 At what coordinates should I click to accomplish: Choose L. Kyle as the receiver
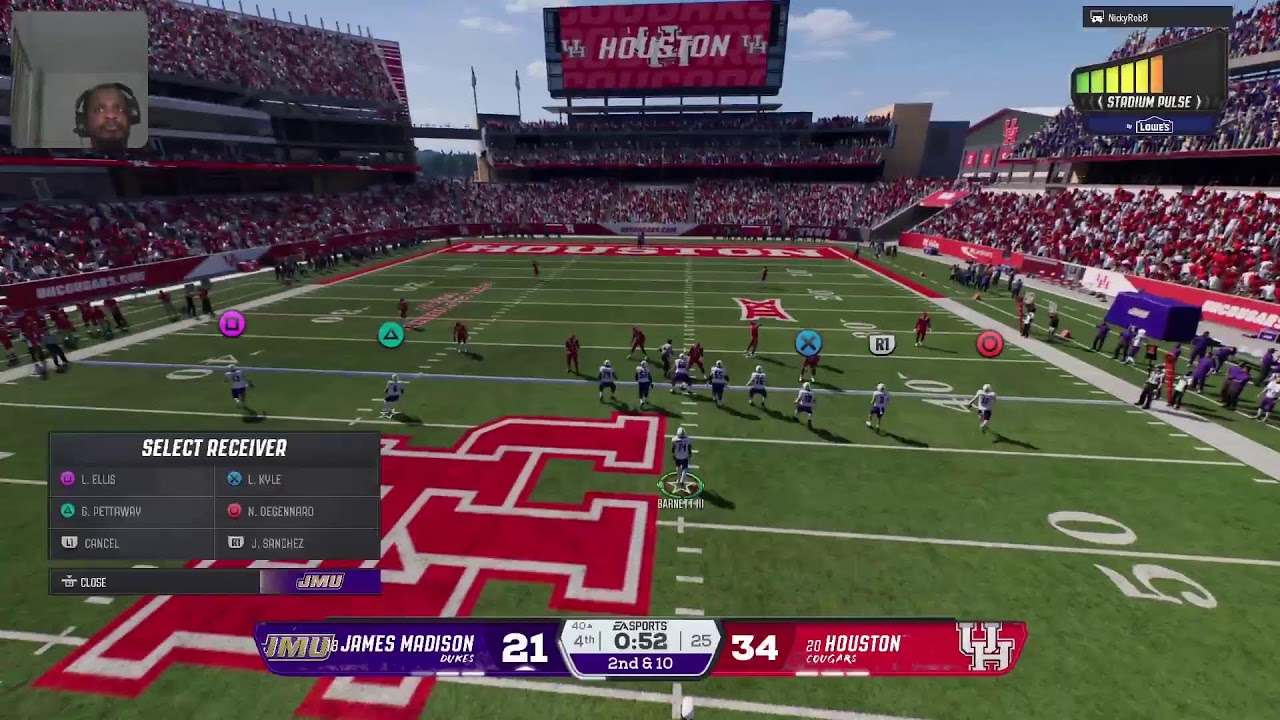click(264, 480)
